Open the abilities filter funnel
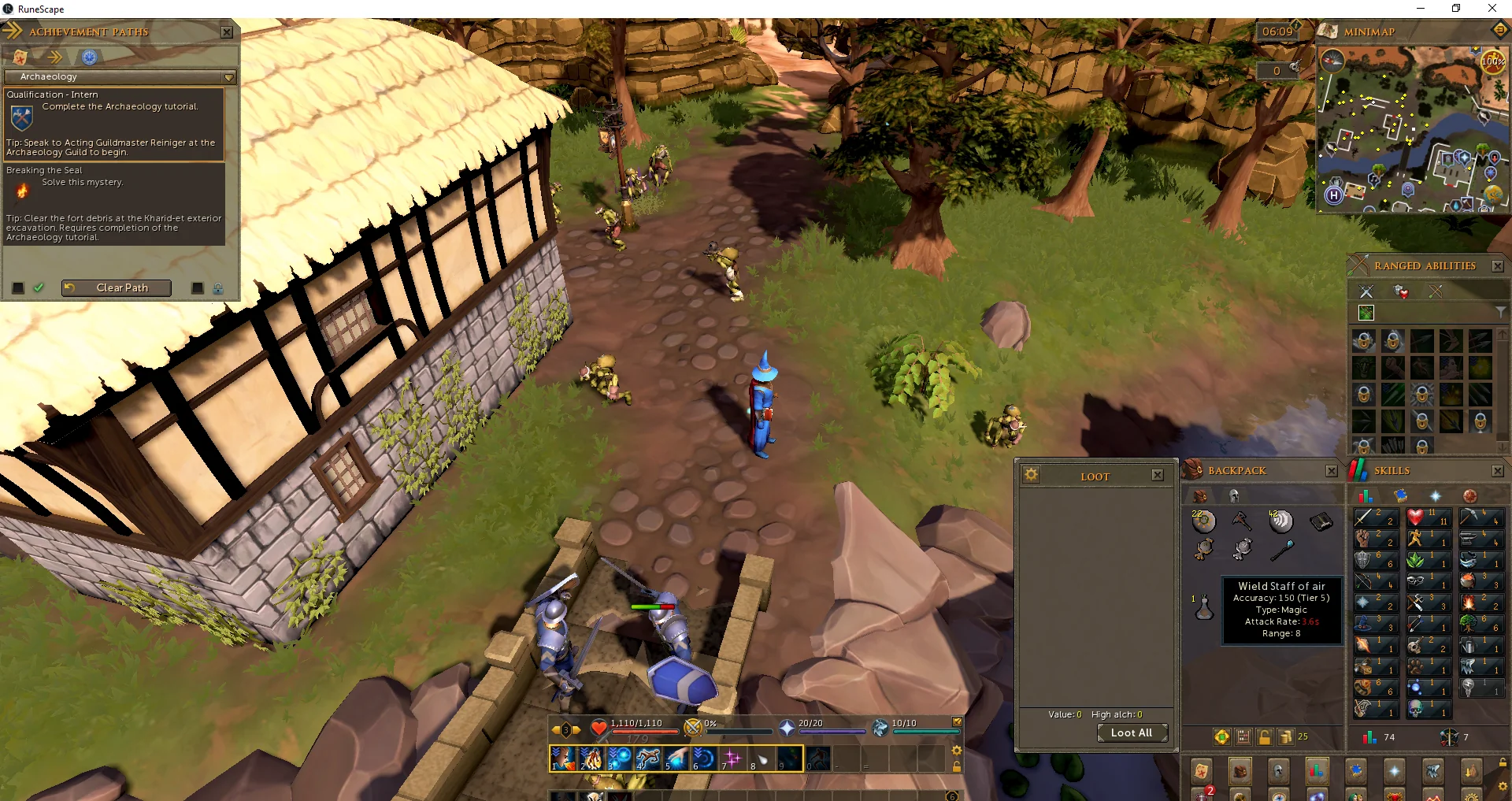This screenshot has height=801, width=1512. [x=1501, y=313]
